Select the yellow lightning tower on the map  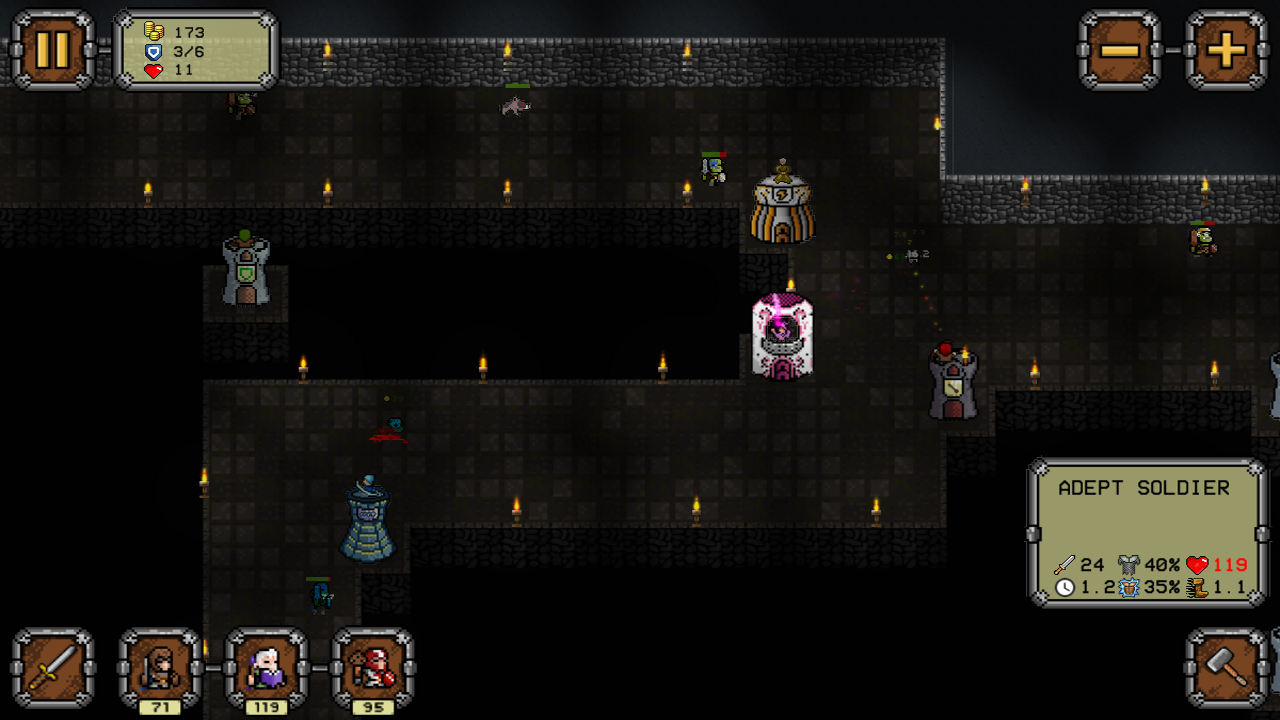tap(782, 205)
